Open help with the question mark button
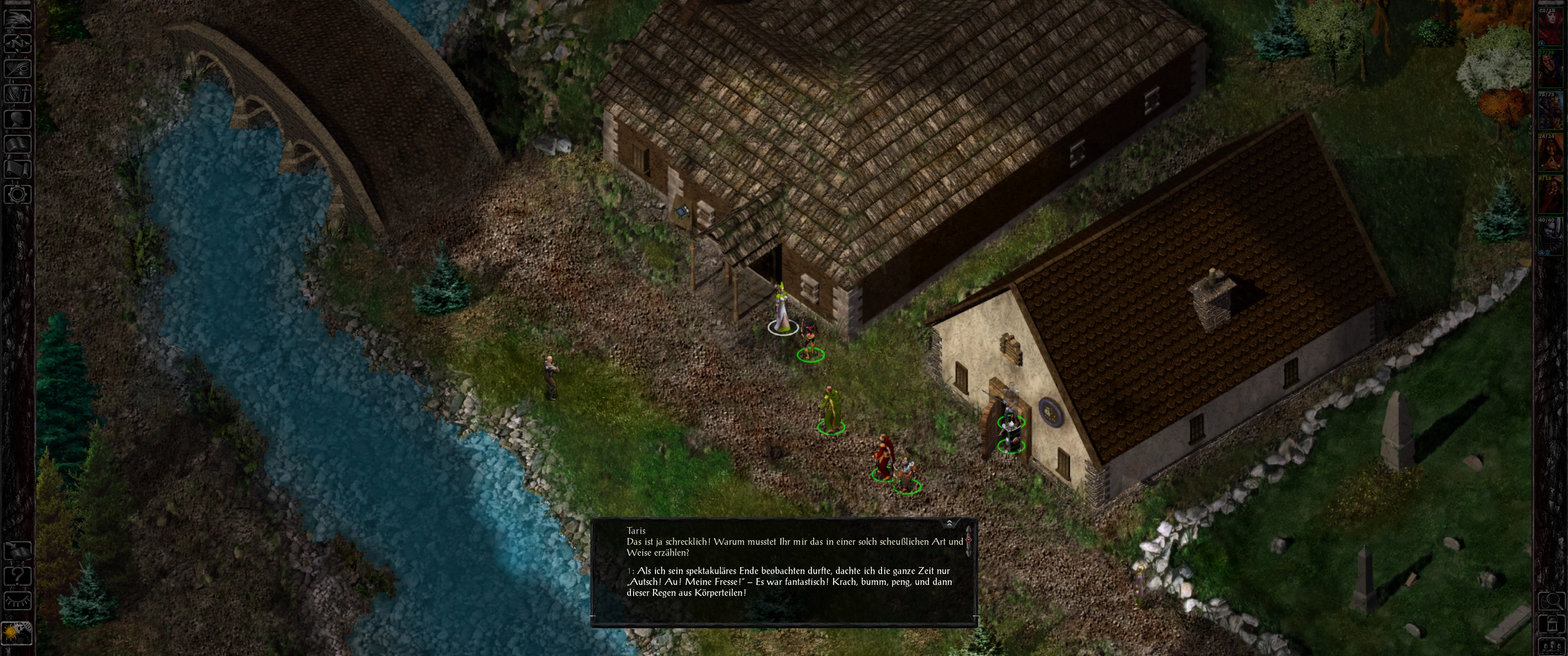The height and width of the screenshot is (656, 1568). 17,575
